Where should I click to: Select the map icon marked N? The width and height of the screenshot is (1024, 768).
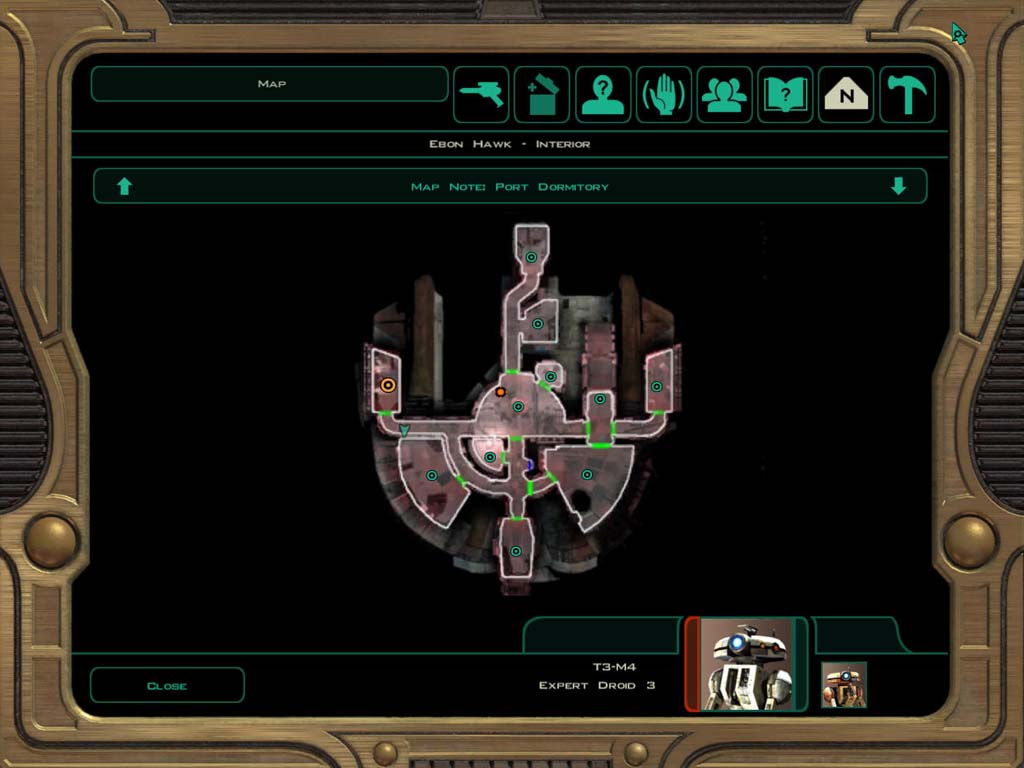coord(846,95)
